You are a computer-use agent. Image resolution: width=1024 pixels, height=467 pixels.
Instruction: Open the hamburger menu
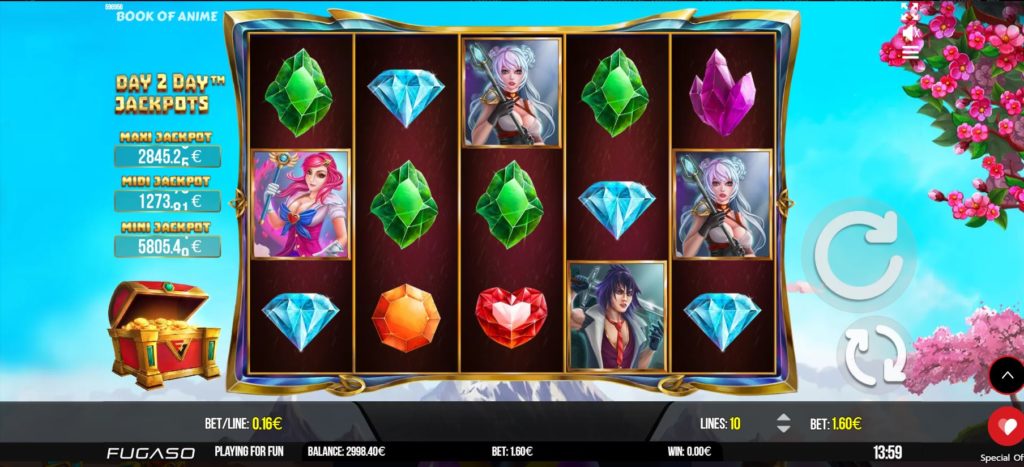click(x=912, y=53)
